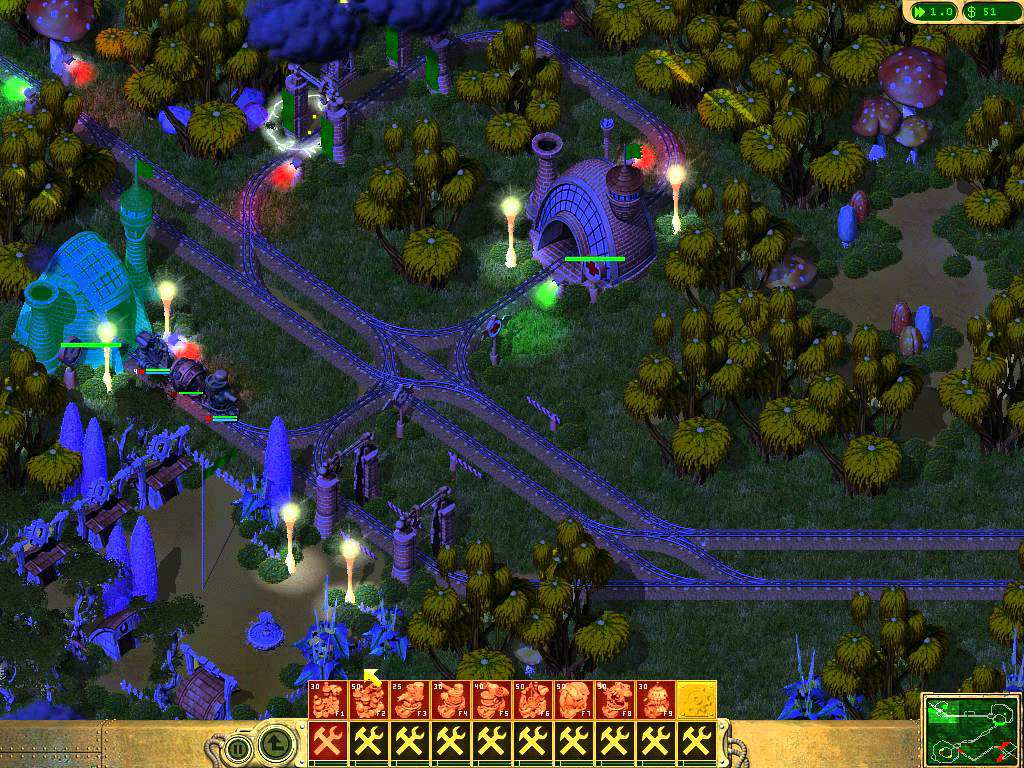This screenshot has width=1024, height=768.
Task: Pause the game with the round pause button
Action: coord(238,746)
